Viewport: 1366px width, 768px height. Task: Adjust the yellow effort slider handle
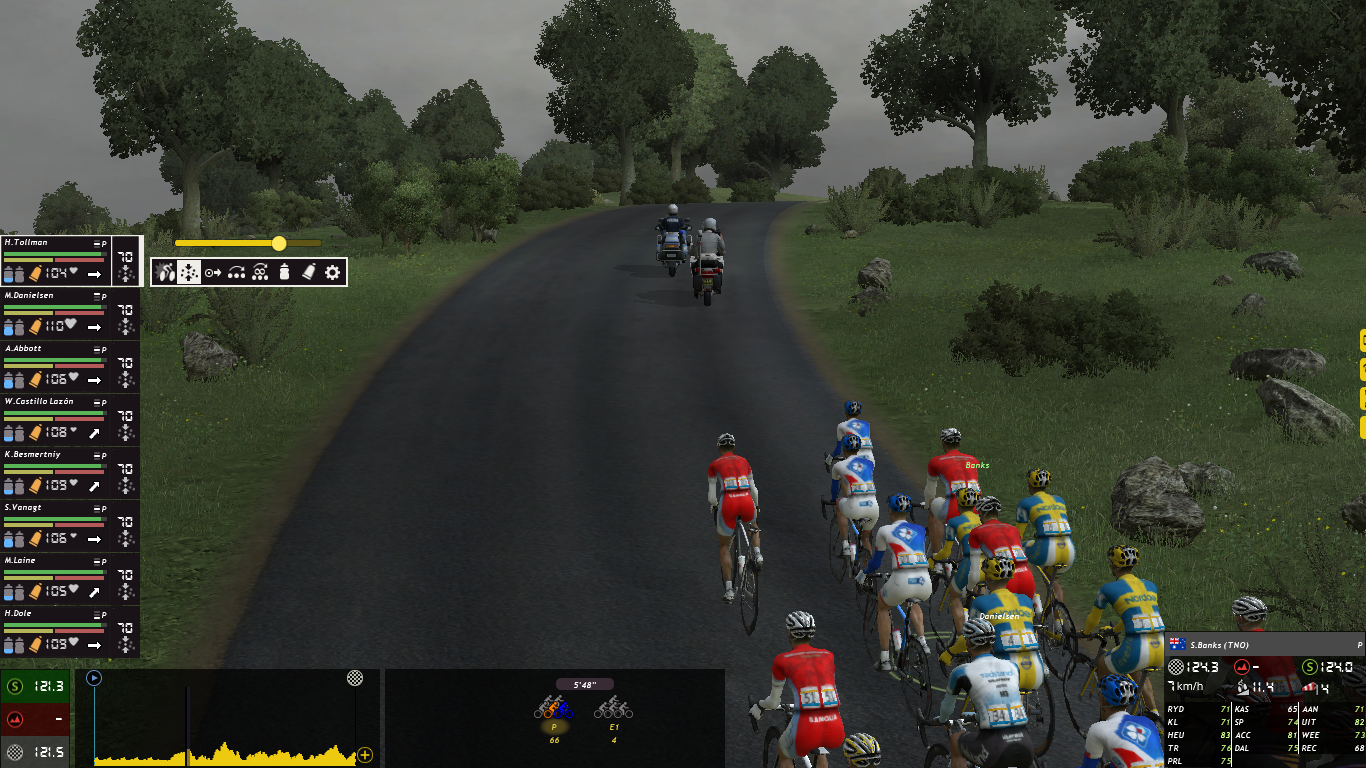[279, 243]
